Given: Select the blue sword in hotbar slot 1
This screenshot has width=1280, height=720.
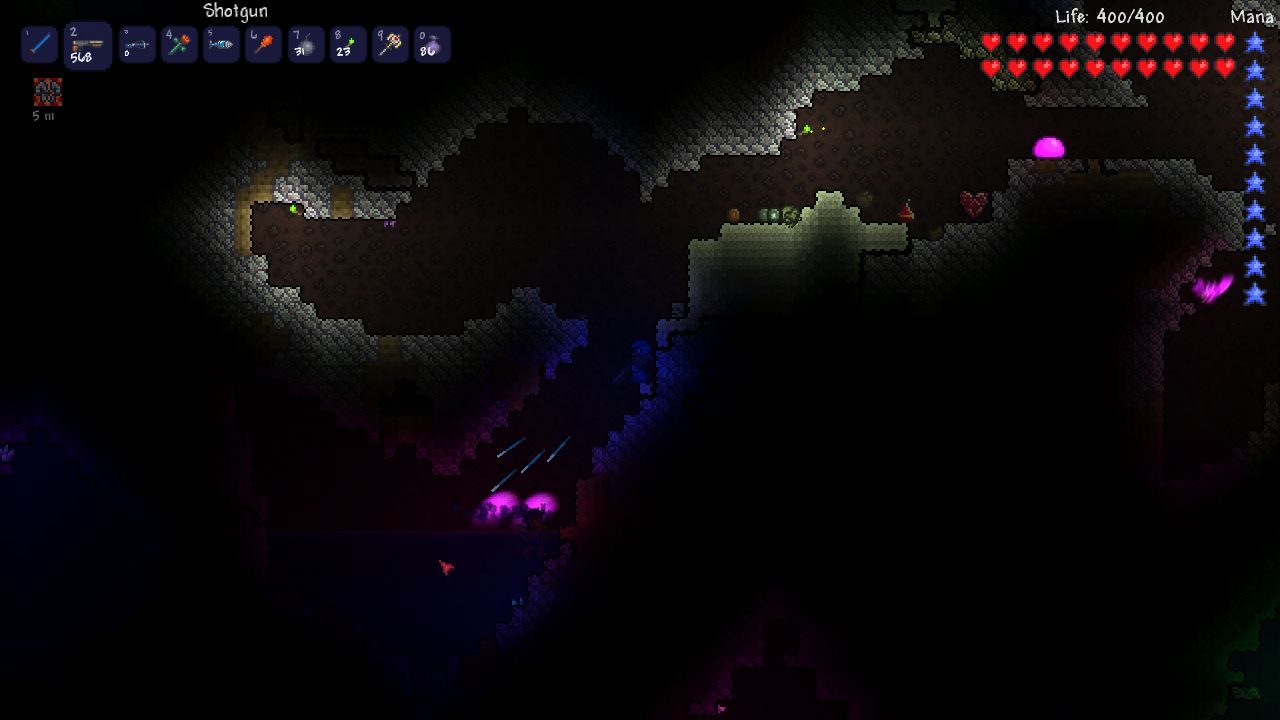Looking at the screenshot, I should click(39, 44).
